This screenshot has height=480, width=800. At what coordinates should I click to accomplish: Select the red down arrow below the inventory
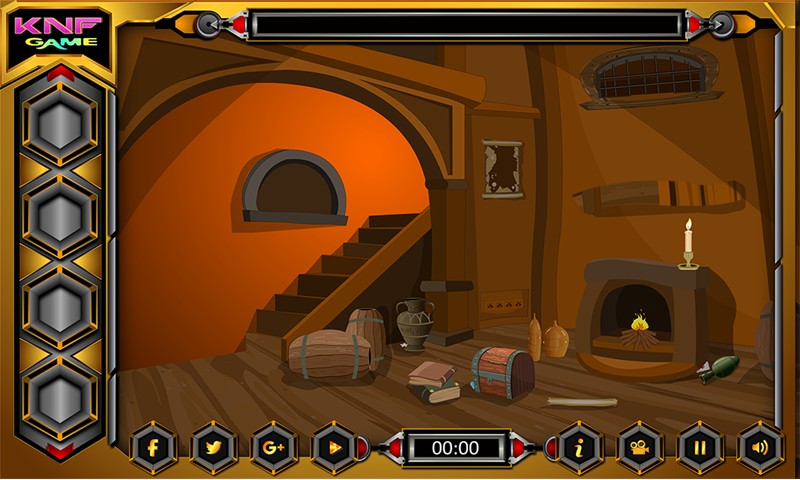tap(61, 451)
